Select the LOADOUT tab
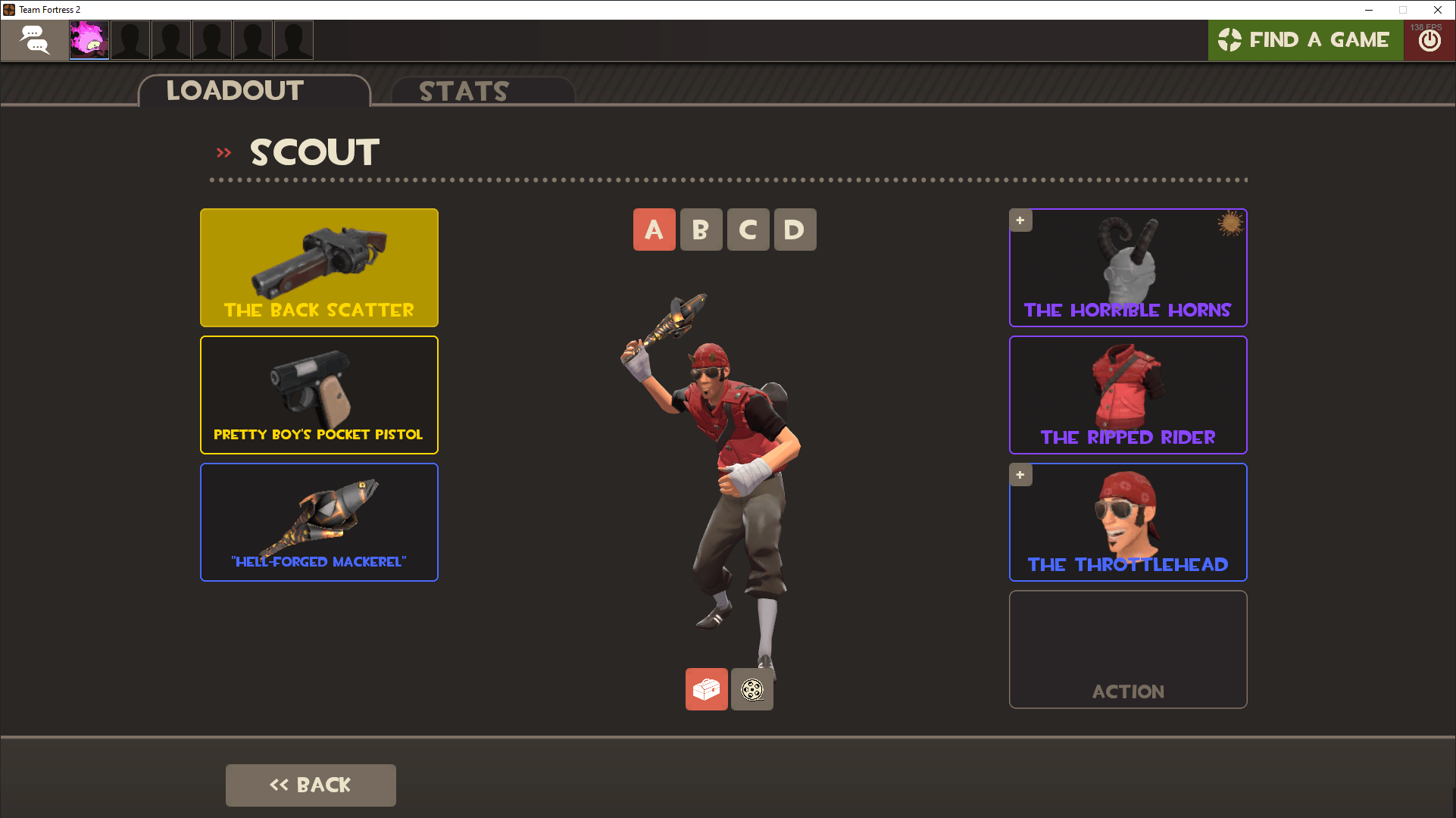This screenshot has height=818, width=1456. point(233,90)
